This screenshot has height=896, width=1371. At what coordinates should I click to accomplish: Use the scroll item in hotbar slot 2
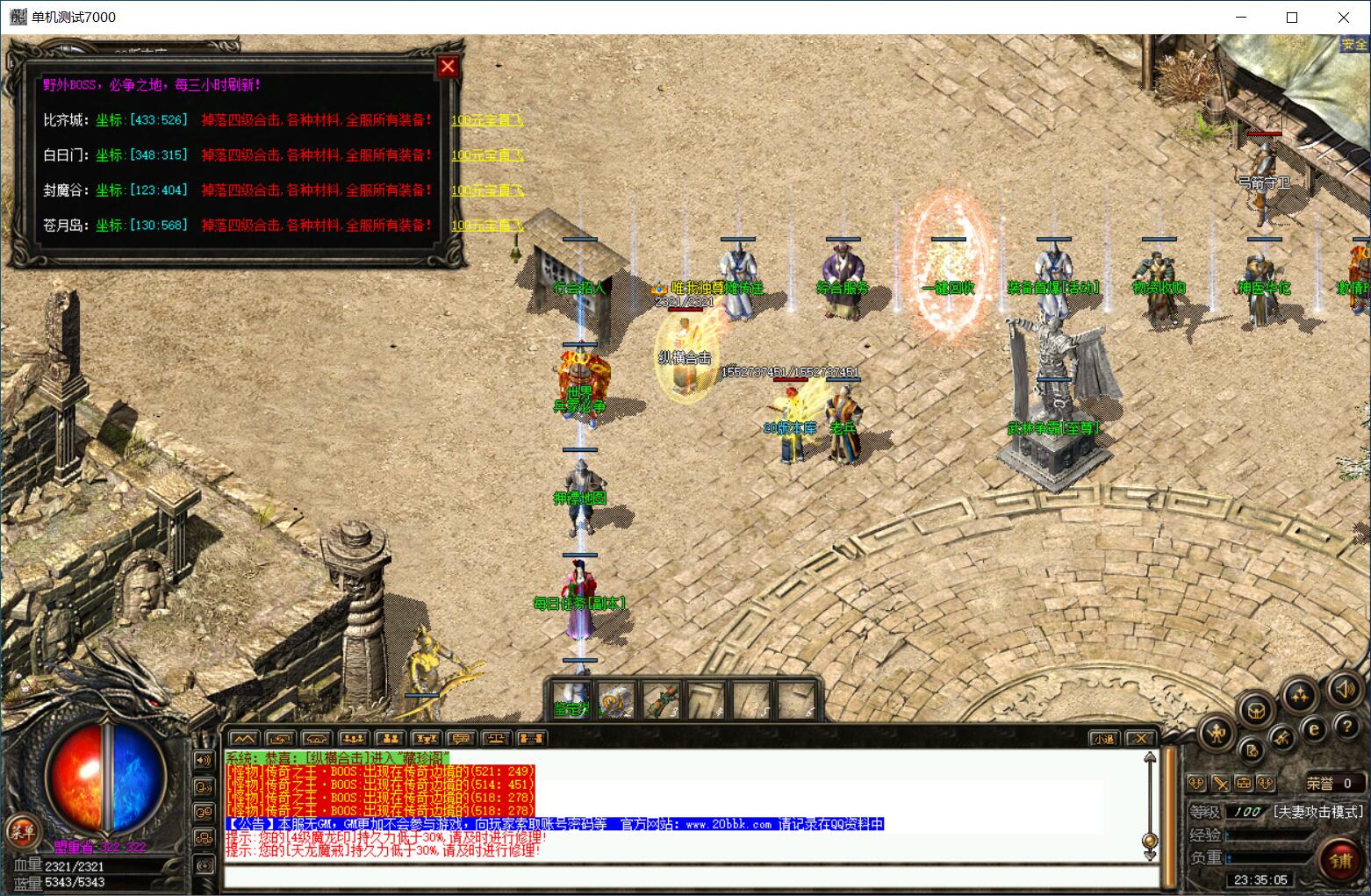coord(617,701)
